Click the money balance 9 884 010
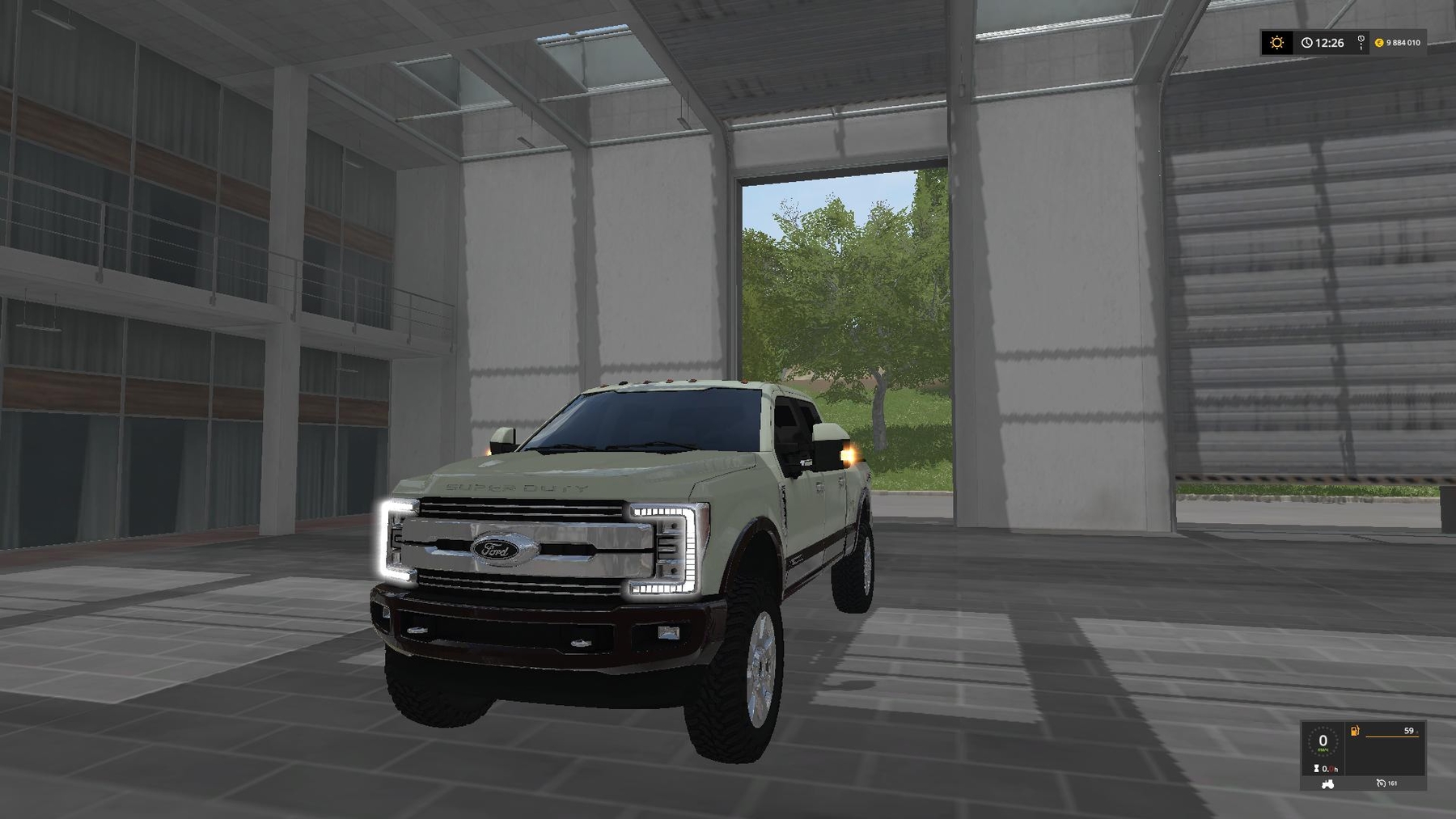Screen dimensions: 1456x819 [1403, 43]
